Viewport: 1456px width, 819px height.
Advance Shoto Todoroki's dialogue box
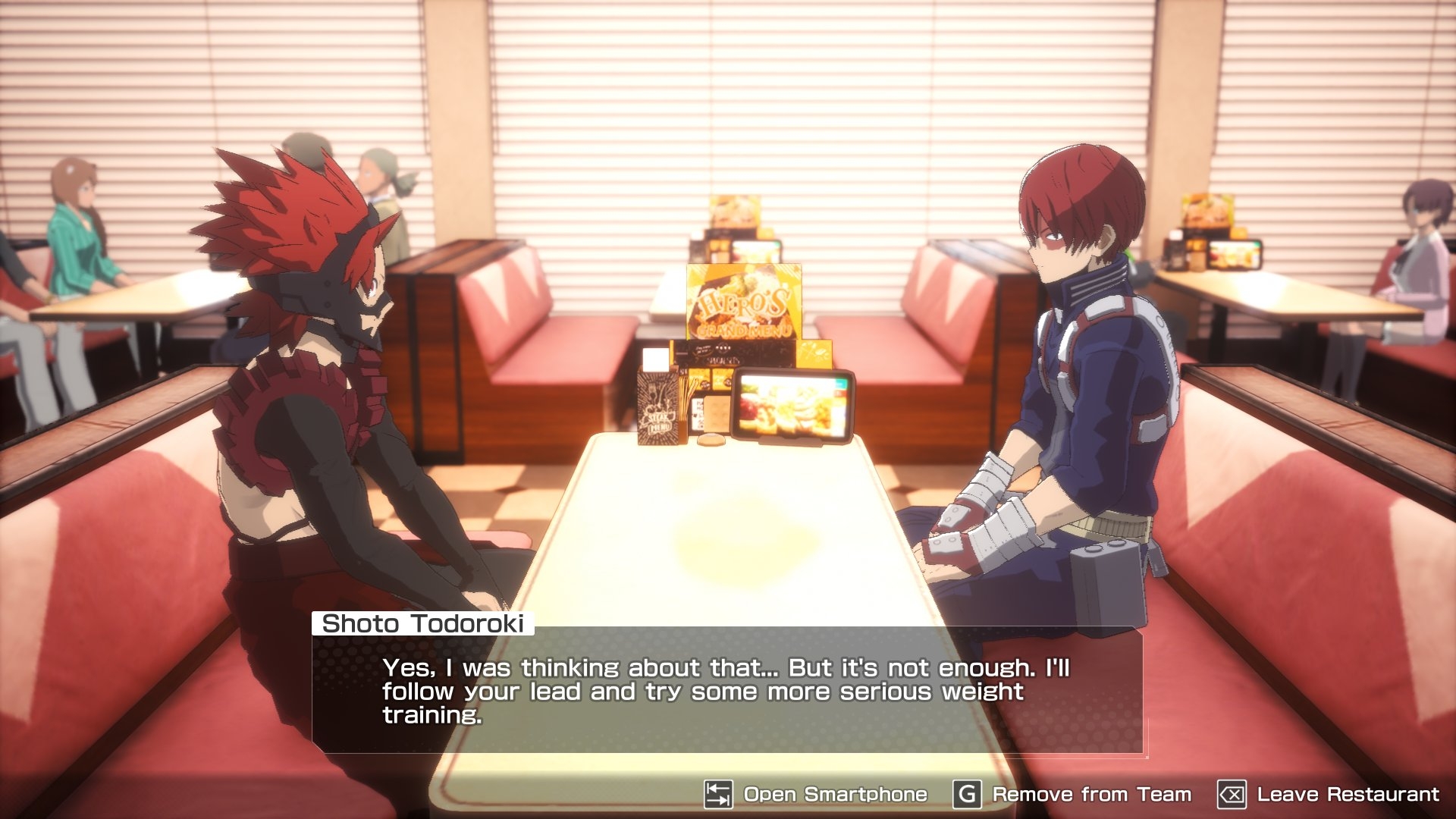point(726,690)
